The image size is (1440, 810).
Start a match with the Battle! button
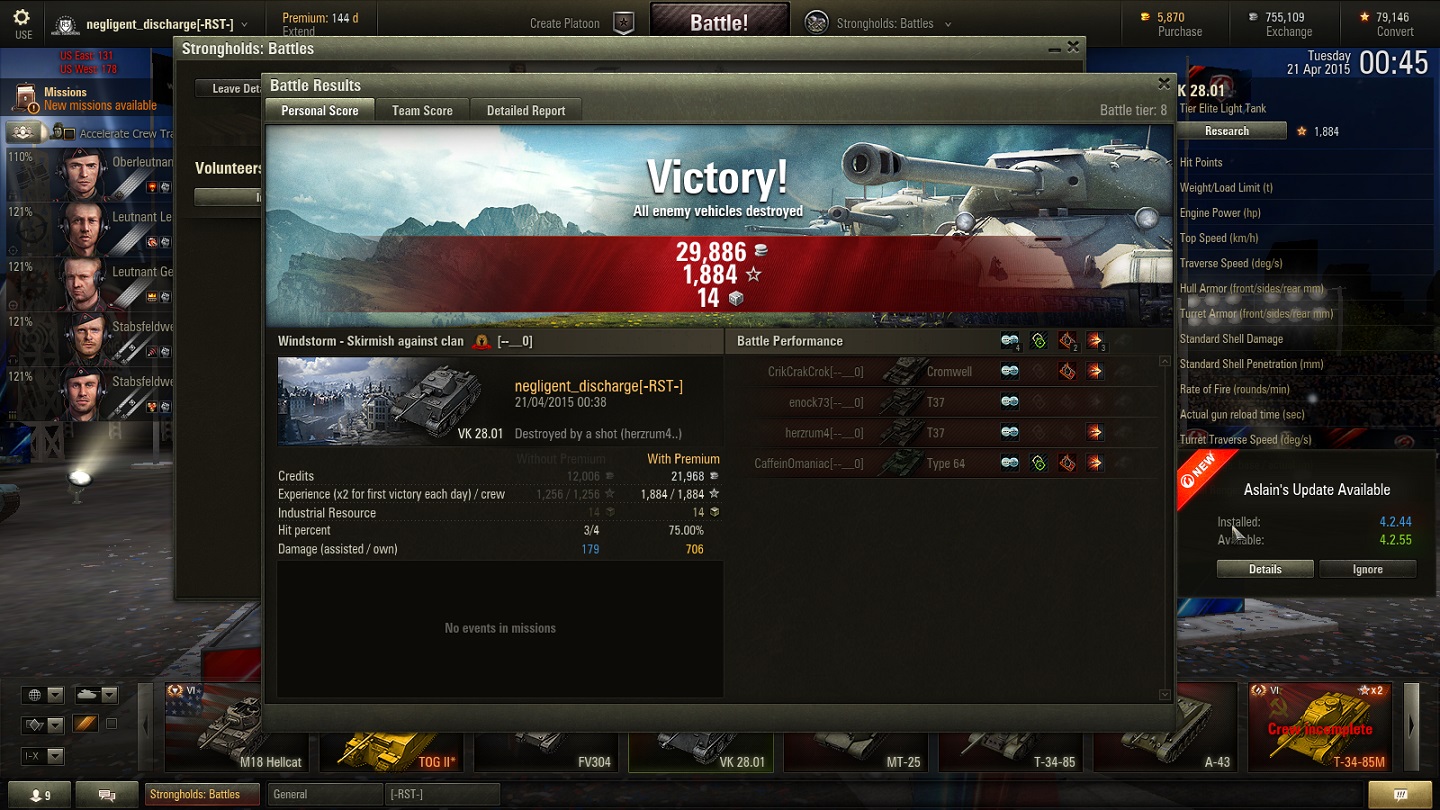pyautogui.click(x=719, y=22)
